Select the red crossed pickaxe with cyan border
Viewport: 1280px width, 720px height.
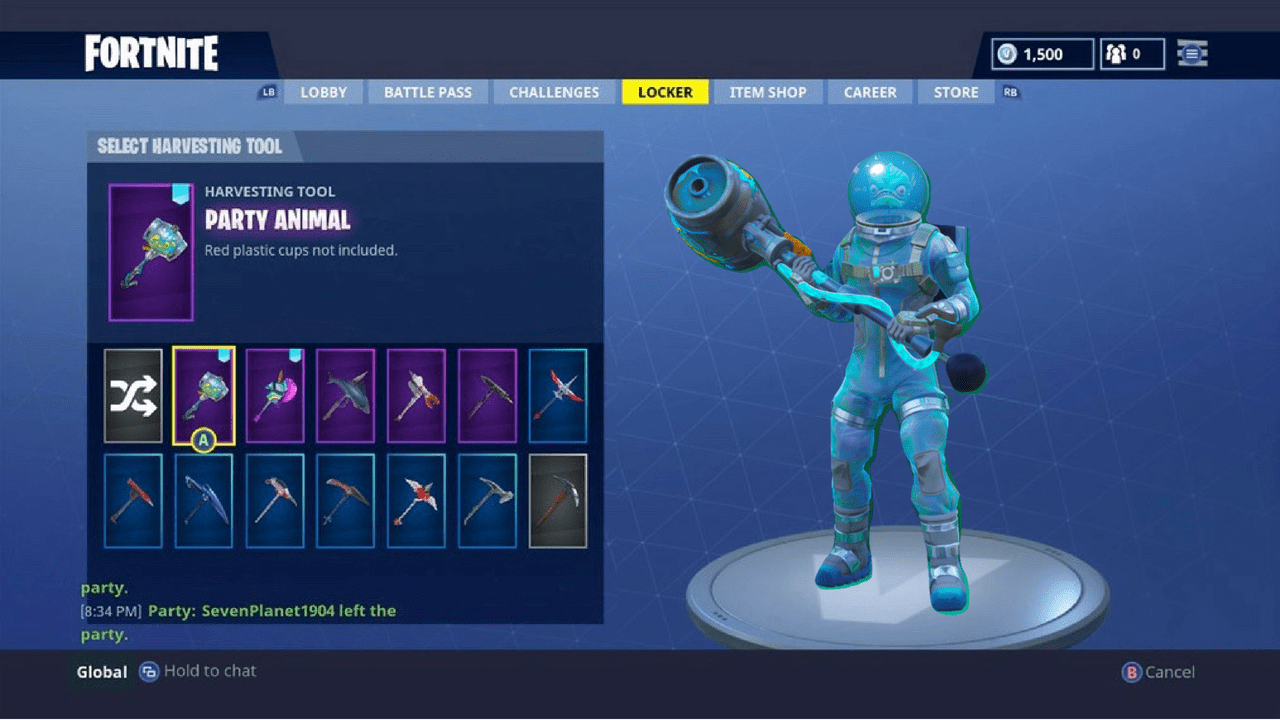pos(558,396)
